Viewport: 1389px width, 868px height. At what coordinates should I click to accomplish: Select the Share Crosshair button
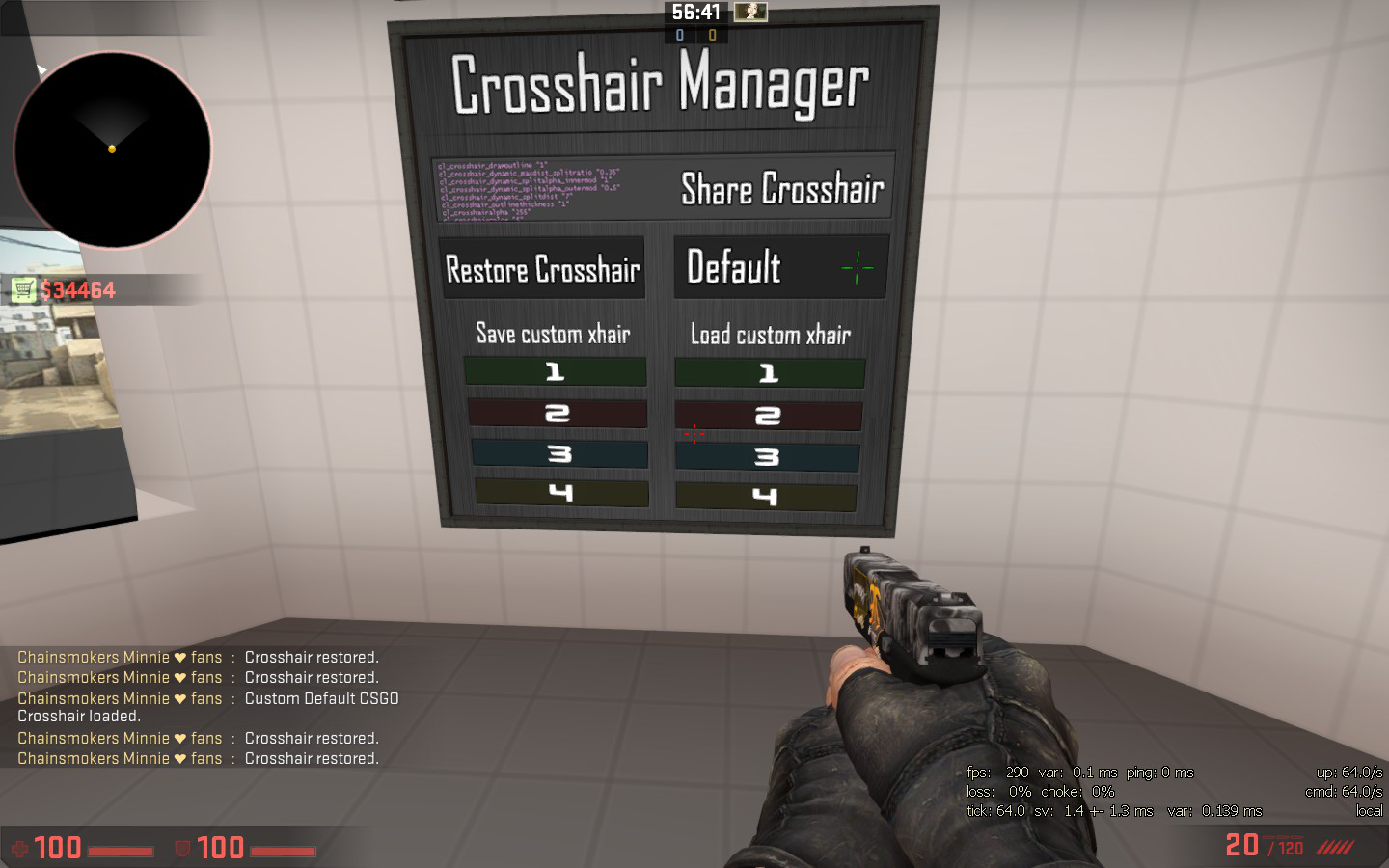(781, 189)
